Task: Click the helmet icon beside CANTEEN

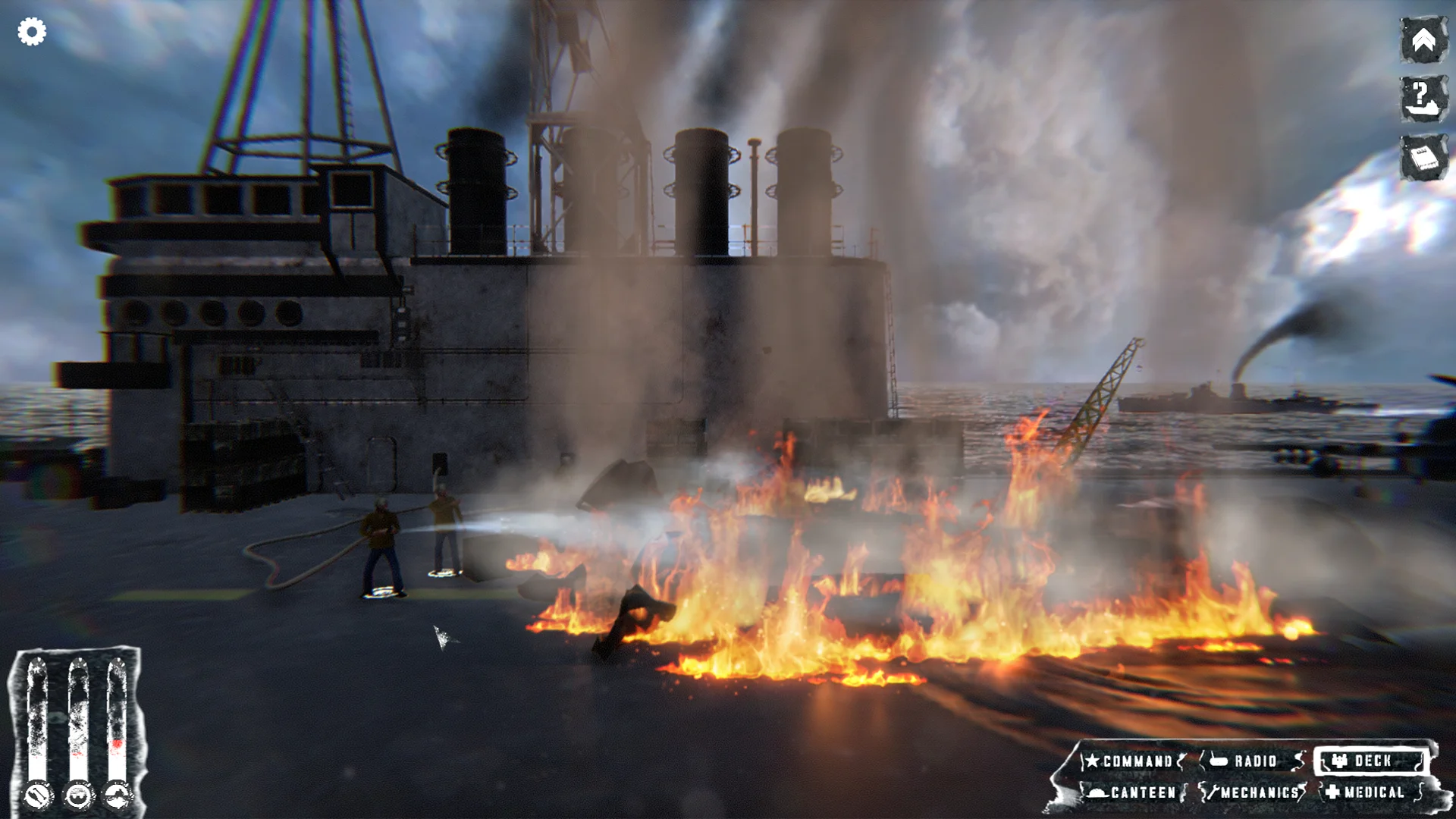Action: coord(1097,792)
